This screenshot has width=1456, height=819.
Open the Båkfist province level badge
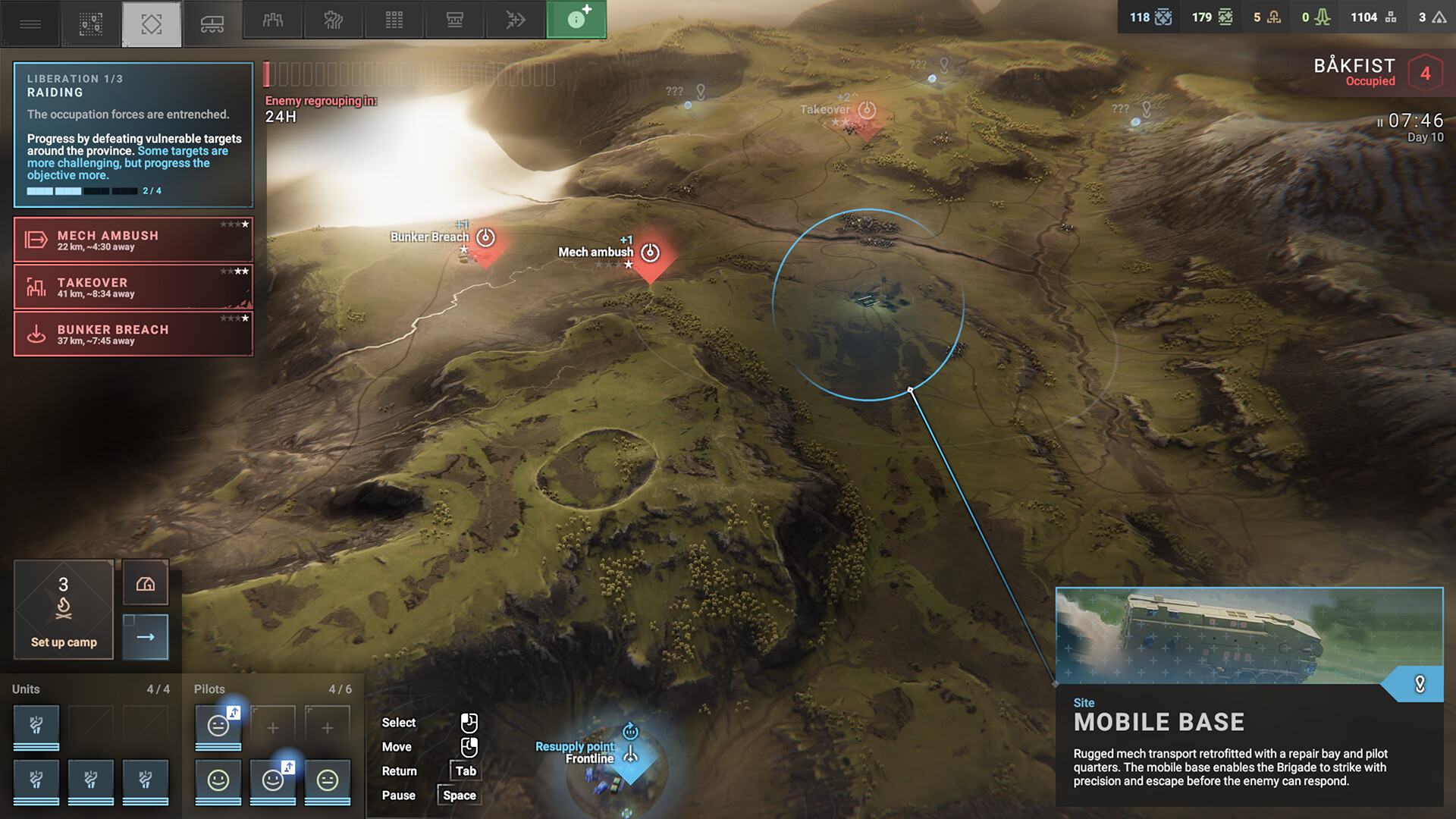1425,74
